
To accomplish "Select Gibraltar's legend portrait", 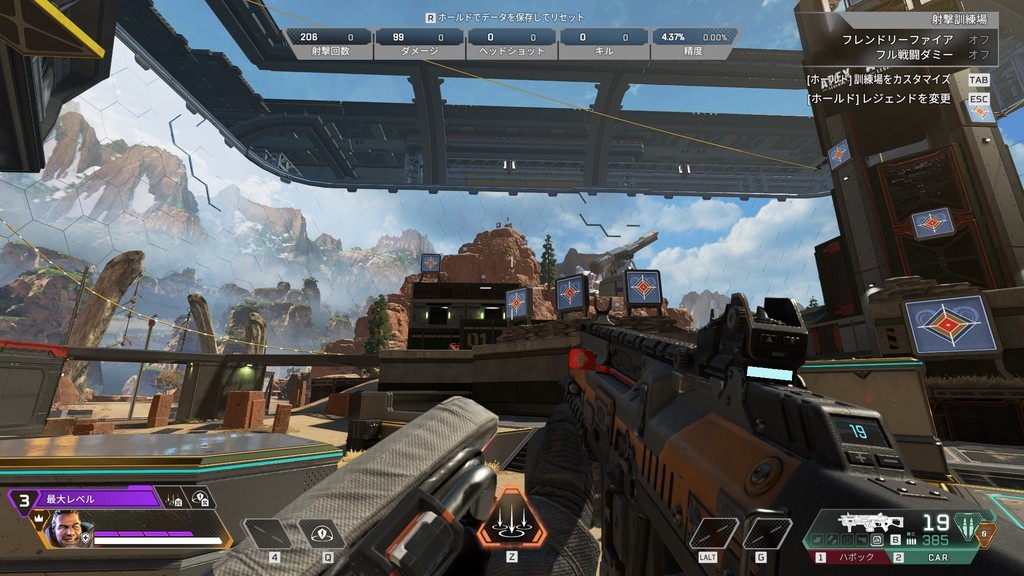I will pyautogui.click(x=67, y=529).
